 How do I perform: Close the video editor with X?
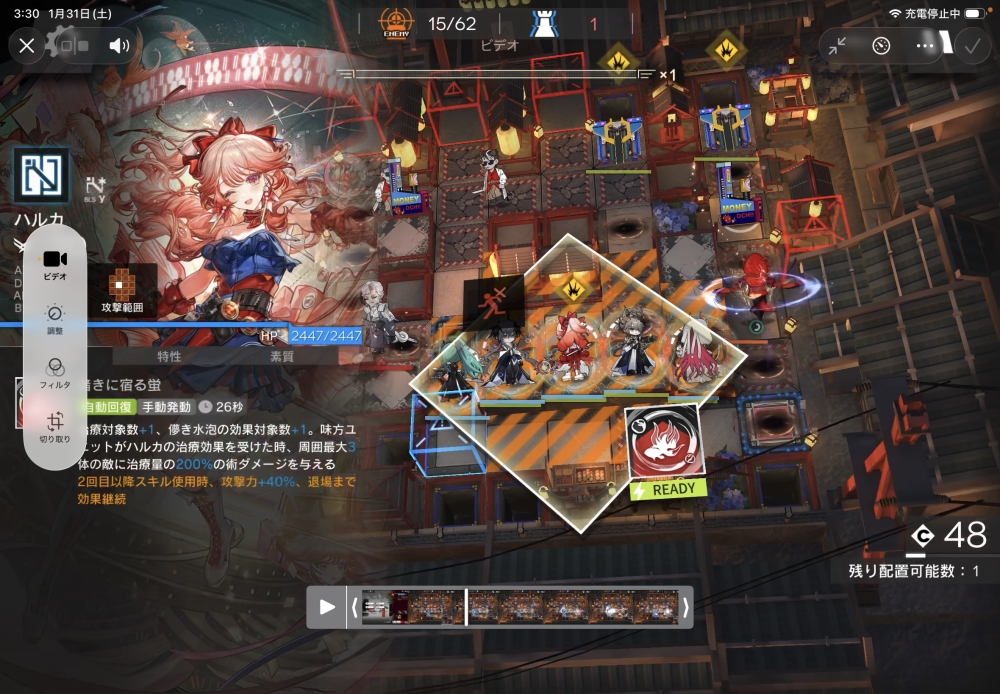coord(27,45)
